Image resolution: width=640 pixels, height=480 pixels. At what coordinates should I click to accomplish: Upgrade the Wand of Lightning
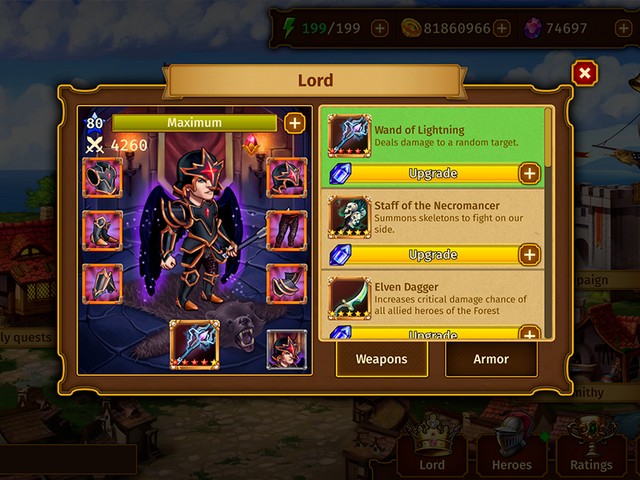(433, 174)
